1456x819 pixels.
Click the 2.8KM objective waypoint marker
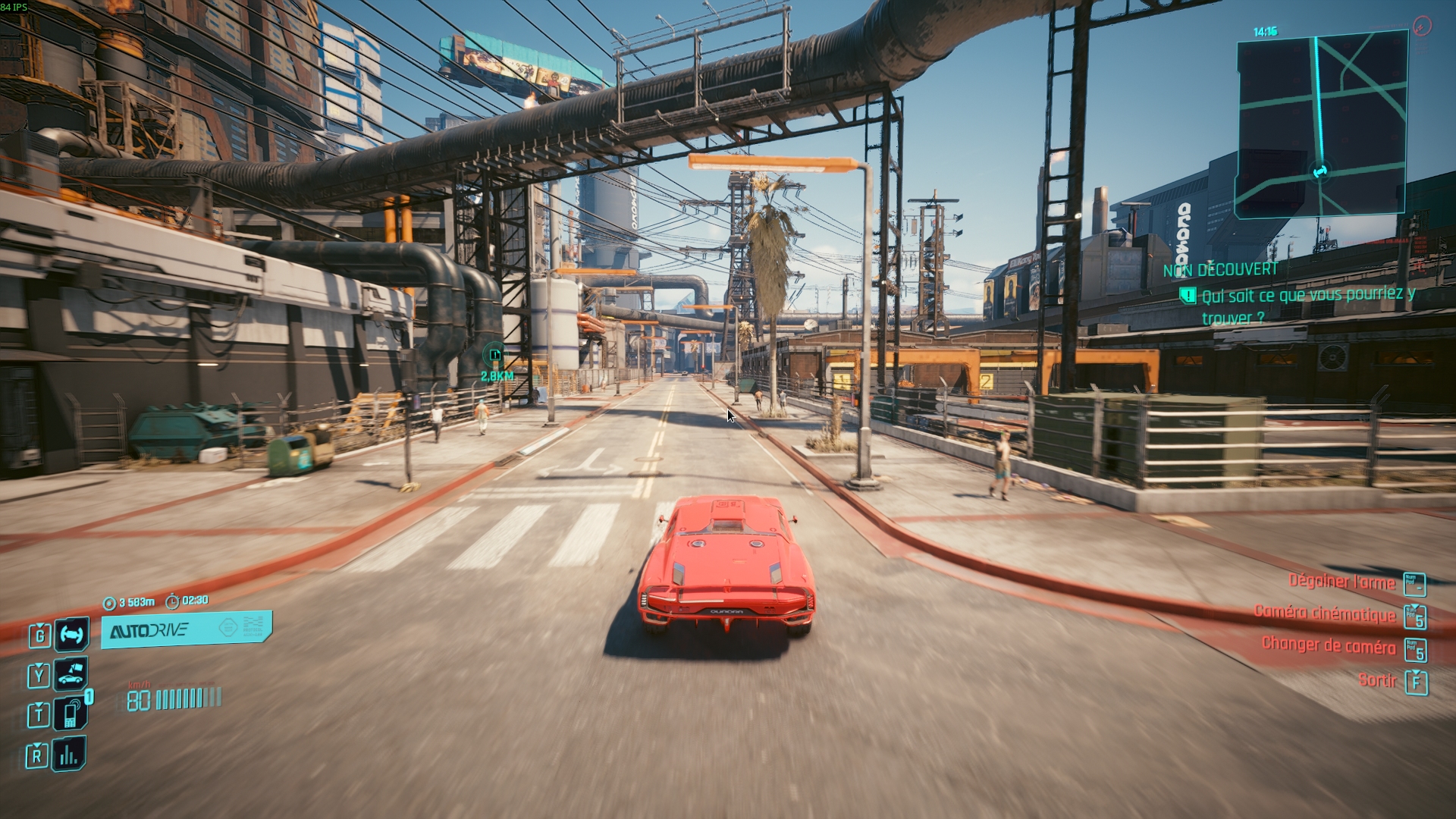[495, 355]
